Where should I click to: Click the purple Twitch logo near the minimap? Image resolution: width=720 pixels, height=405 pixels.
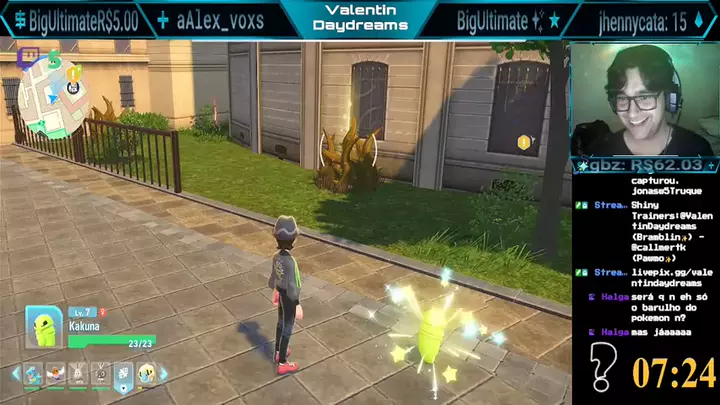click(30, 57)
